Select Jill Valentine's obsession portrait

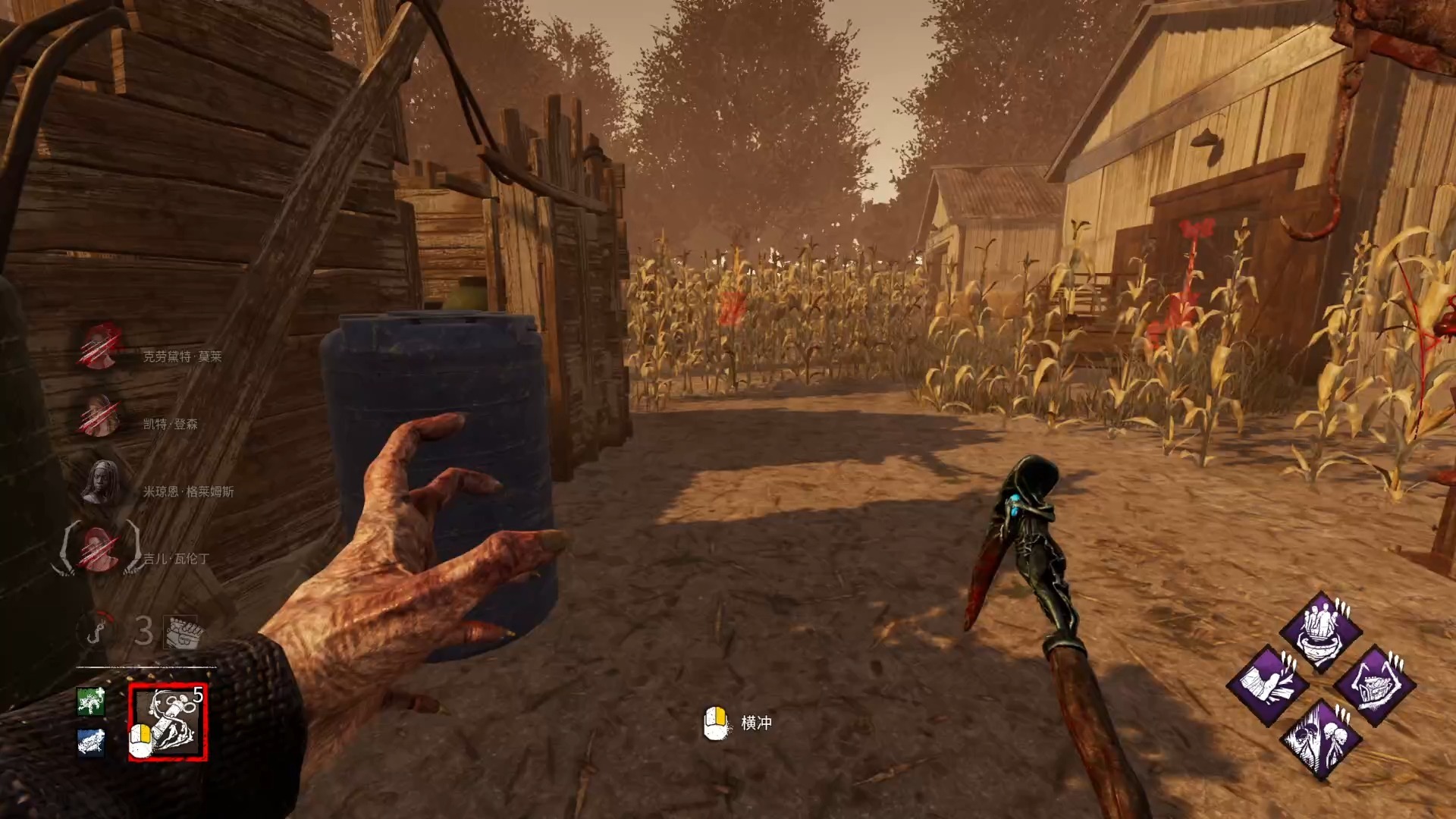[x=101, y=550]
